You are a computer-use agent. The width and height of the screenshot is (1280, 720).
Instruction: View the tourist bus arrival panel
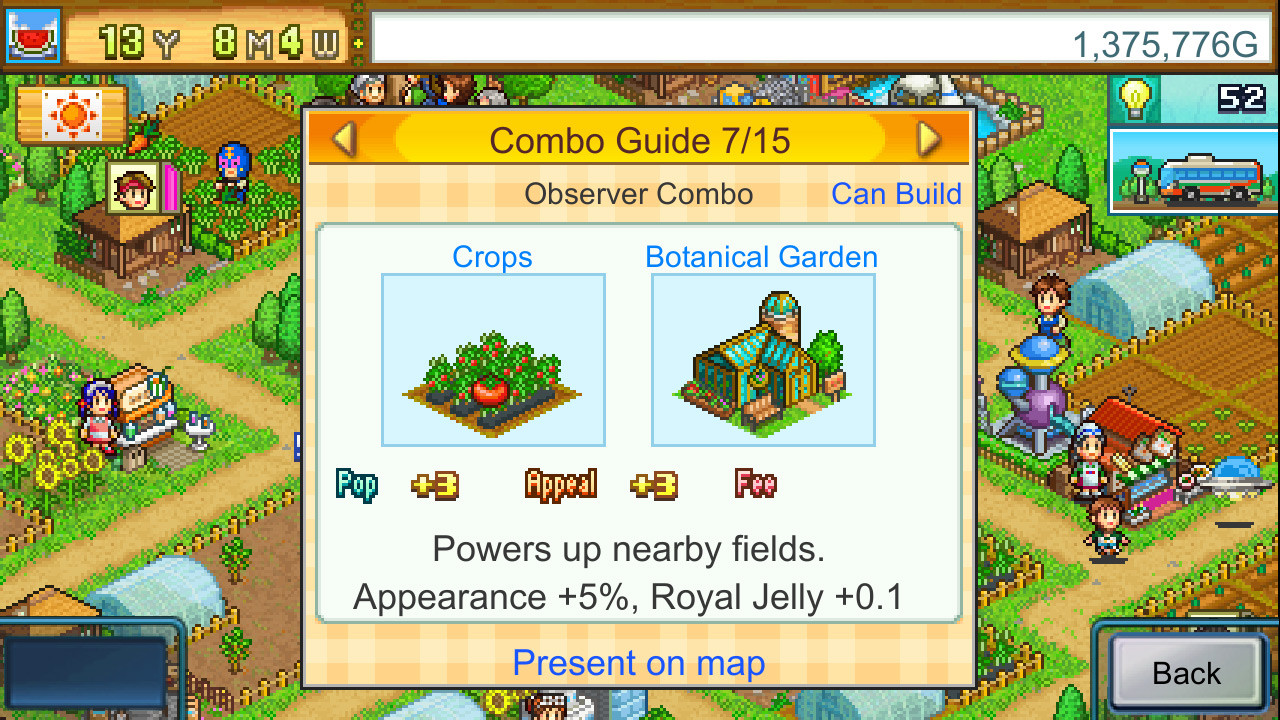click(x=1193, y=172)
